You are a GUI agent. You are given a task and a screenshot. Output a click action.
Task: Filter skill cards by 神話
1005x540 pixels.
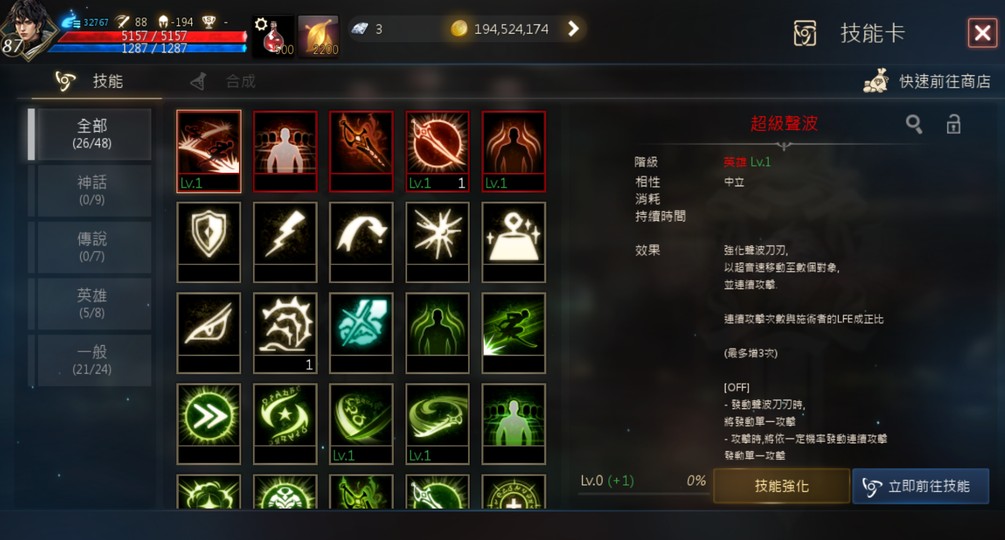[x=91, y=190]
